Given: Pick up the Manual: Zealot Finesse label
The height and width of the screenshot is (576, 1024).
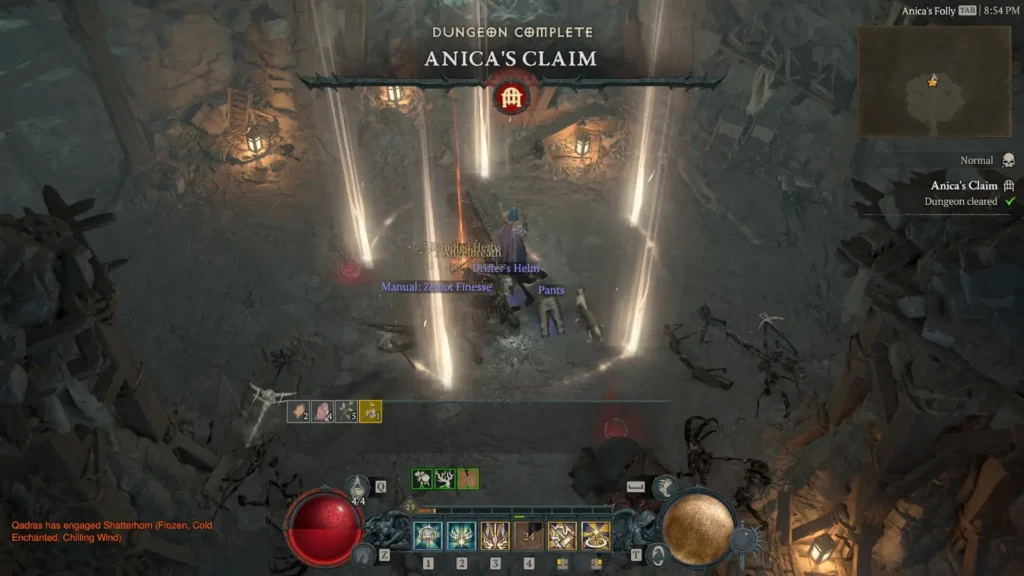Looking at the screenshot, I should pyautogui.click(x=436, y=287).
